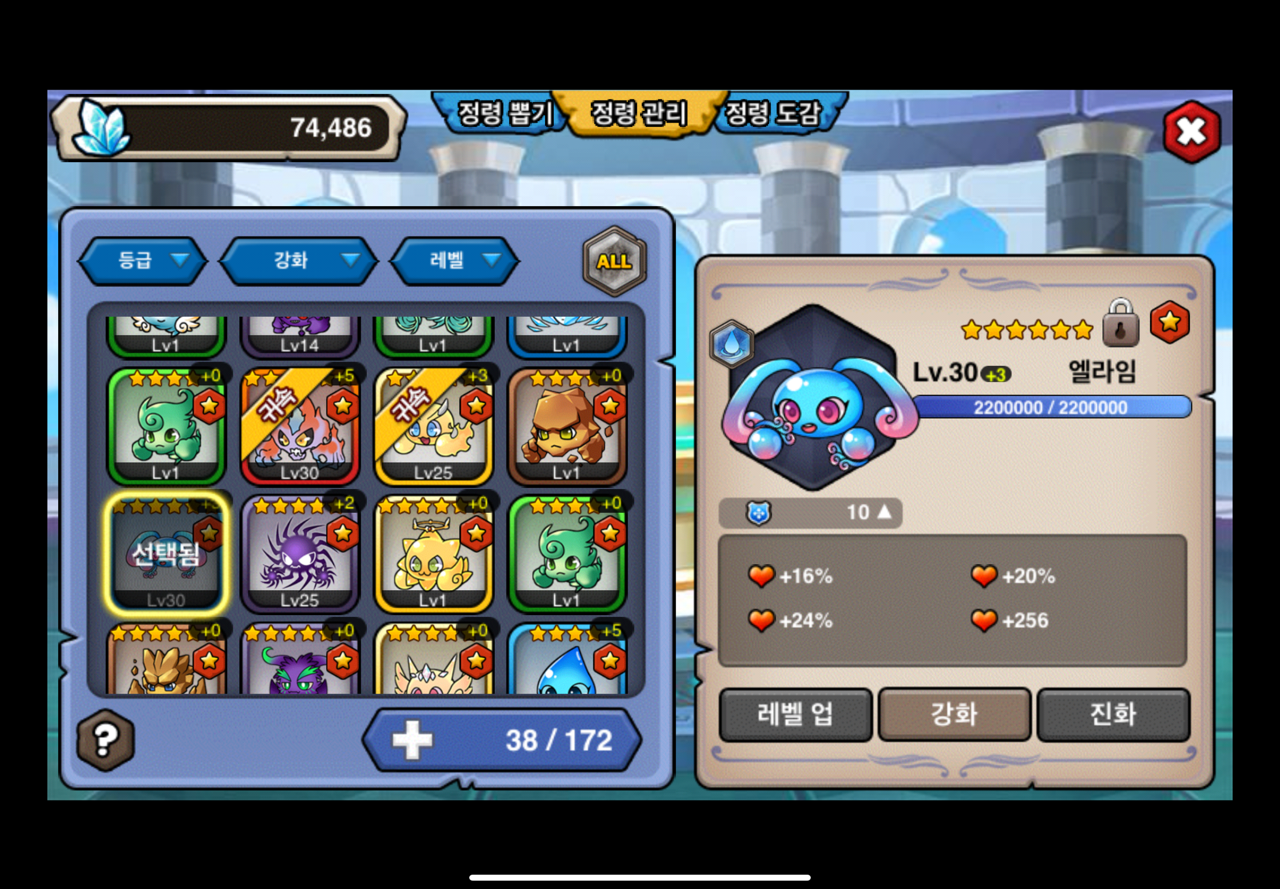Screen dimensions: 1280x889
Task: Click the water element hexagon icon
Action: click(731, 343)
